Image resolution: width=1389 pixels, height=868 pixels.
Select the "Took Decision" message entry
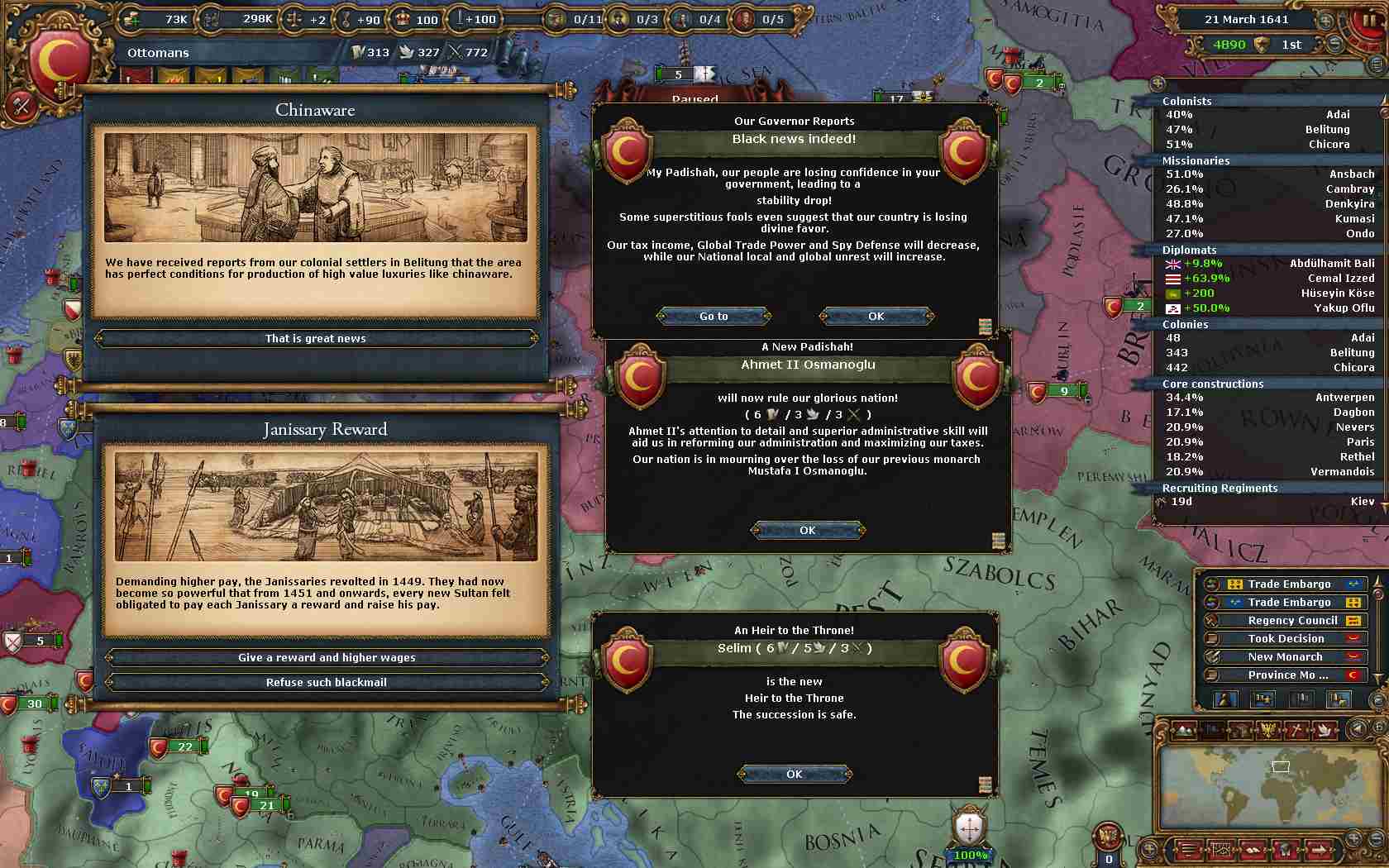(1286, 638)
